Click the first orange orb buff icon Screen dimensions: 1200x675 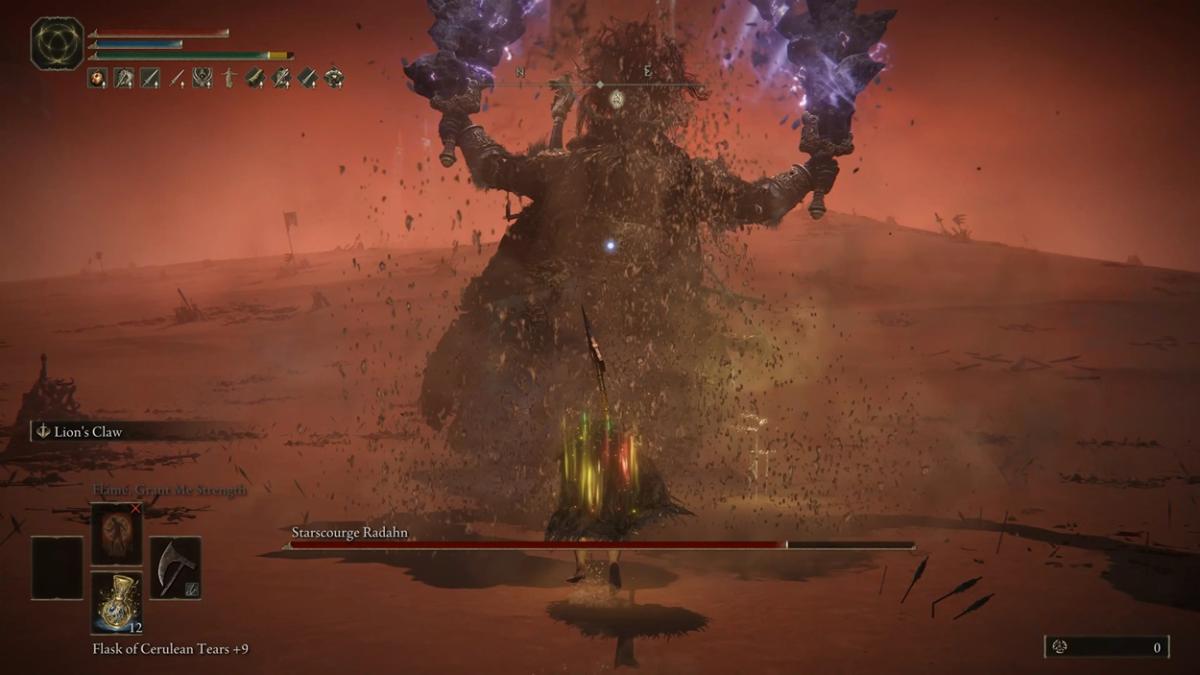point(97,78)
